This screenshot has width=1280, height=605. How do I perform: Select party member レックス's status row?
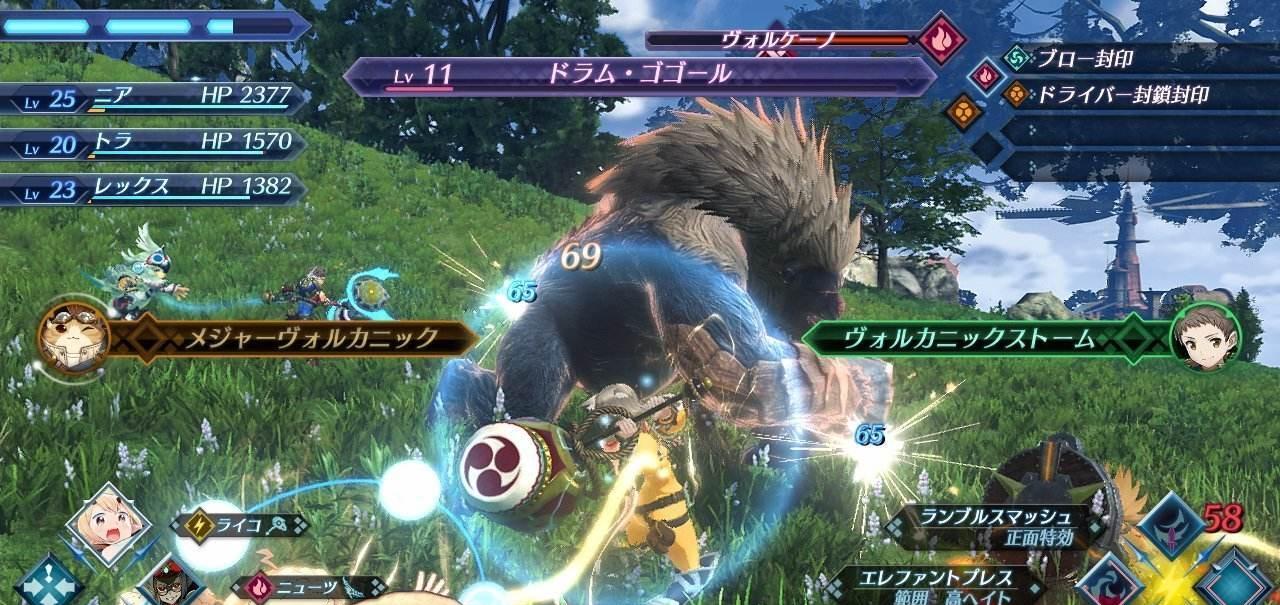[150, 188]
